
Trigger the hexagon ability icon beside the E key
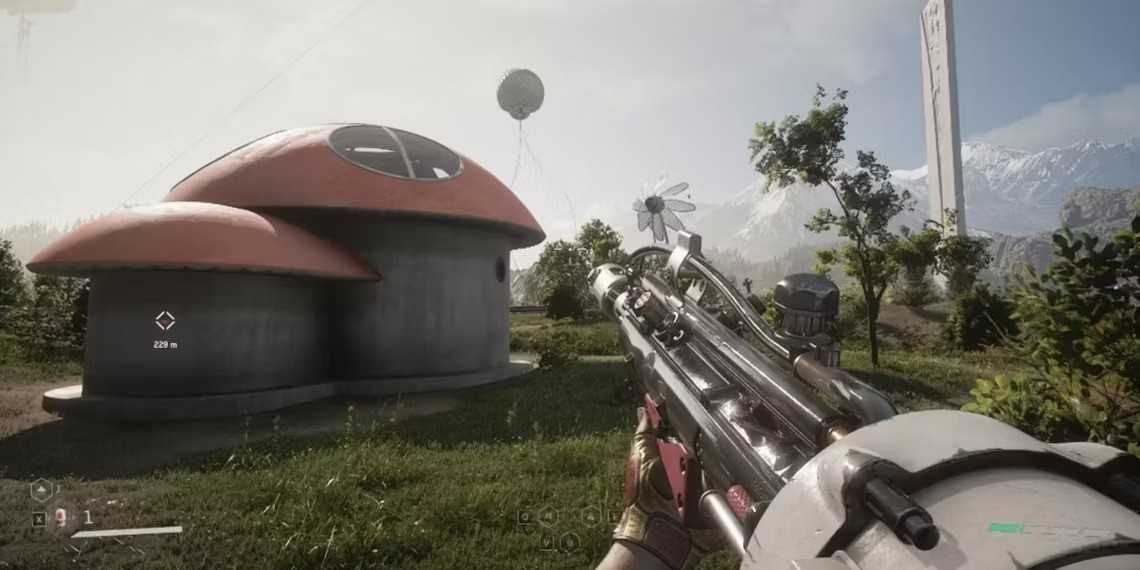click(592, 516)
